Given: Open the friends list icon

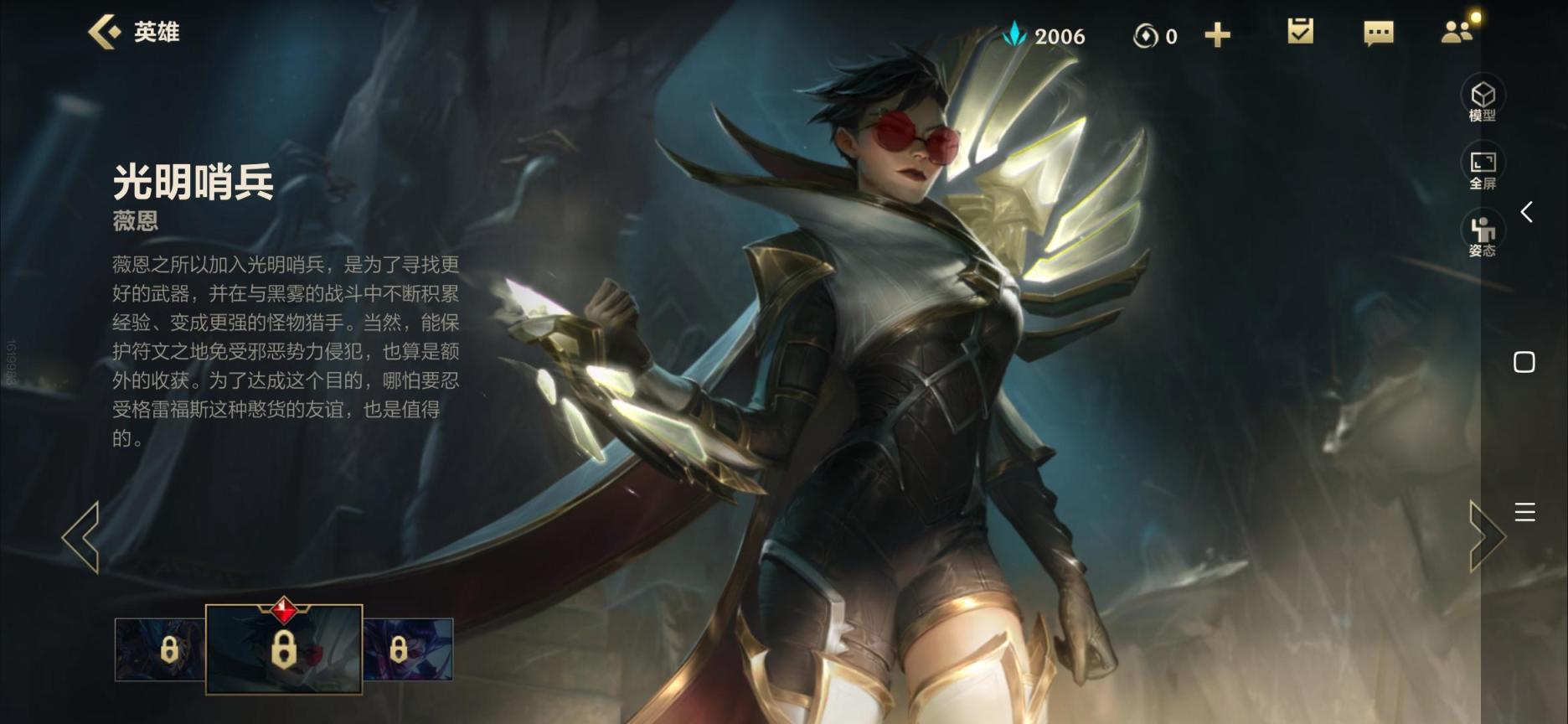Looking at the screenshot, I should coord(1457,33).
